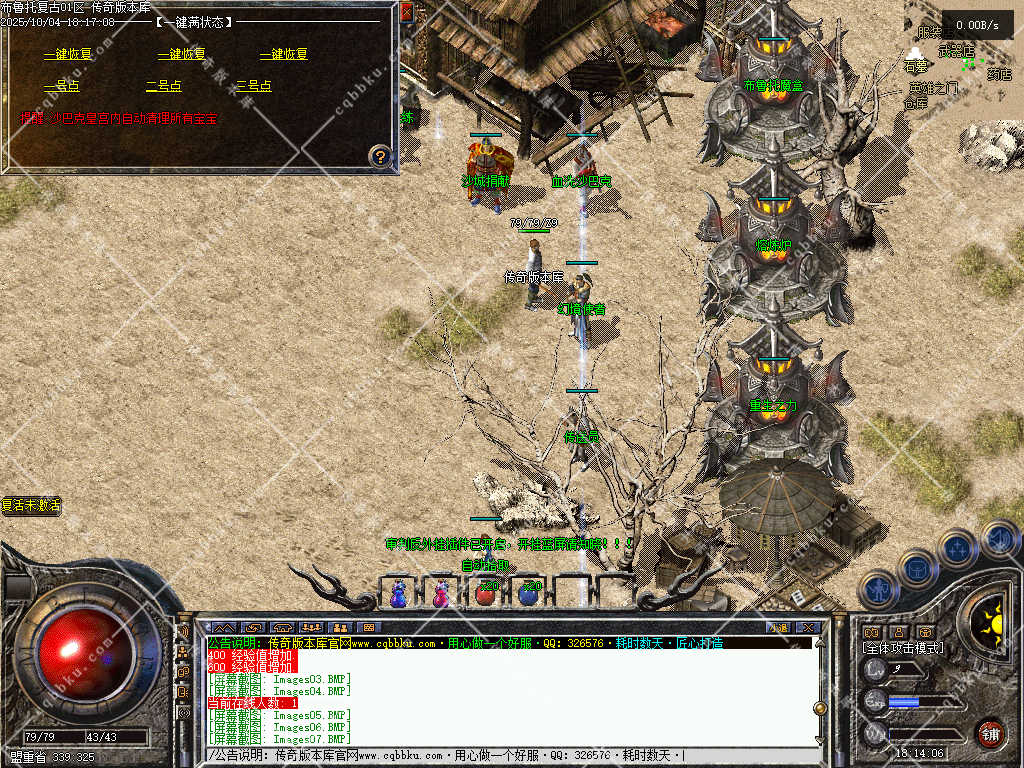This screenshot has width=1024, height=768.
Task: Open the character panel round button
Action: click(877, 589)
